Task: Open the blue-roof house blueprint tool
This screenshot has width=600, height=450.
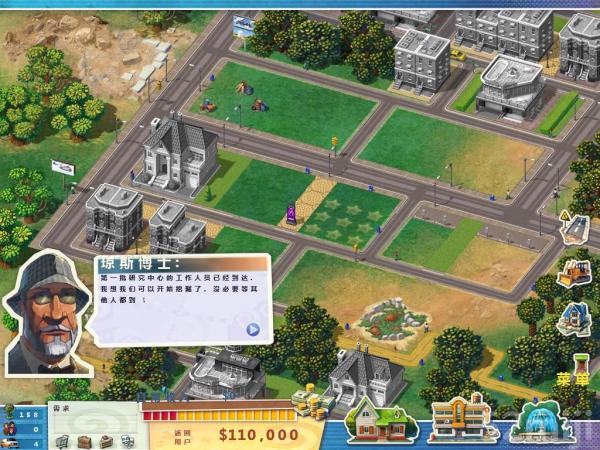Action: [574, 319]
